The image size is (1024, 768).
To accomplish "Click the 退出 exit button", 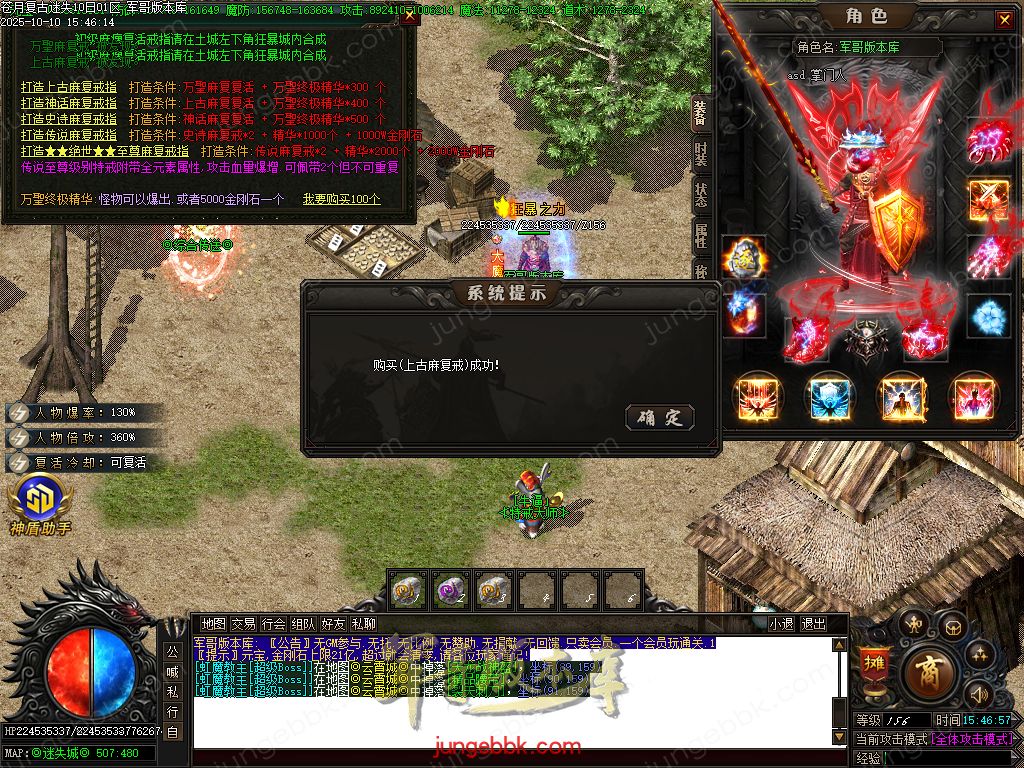I will coord(814,623).
